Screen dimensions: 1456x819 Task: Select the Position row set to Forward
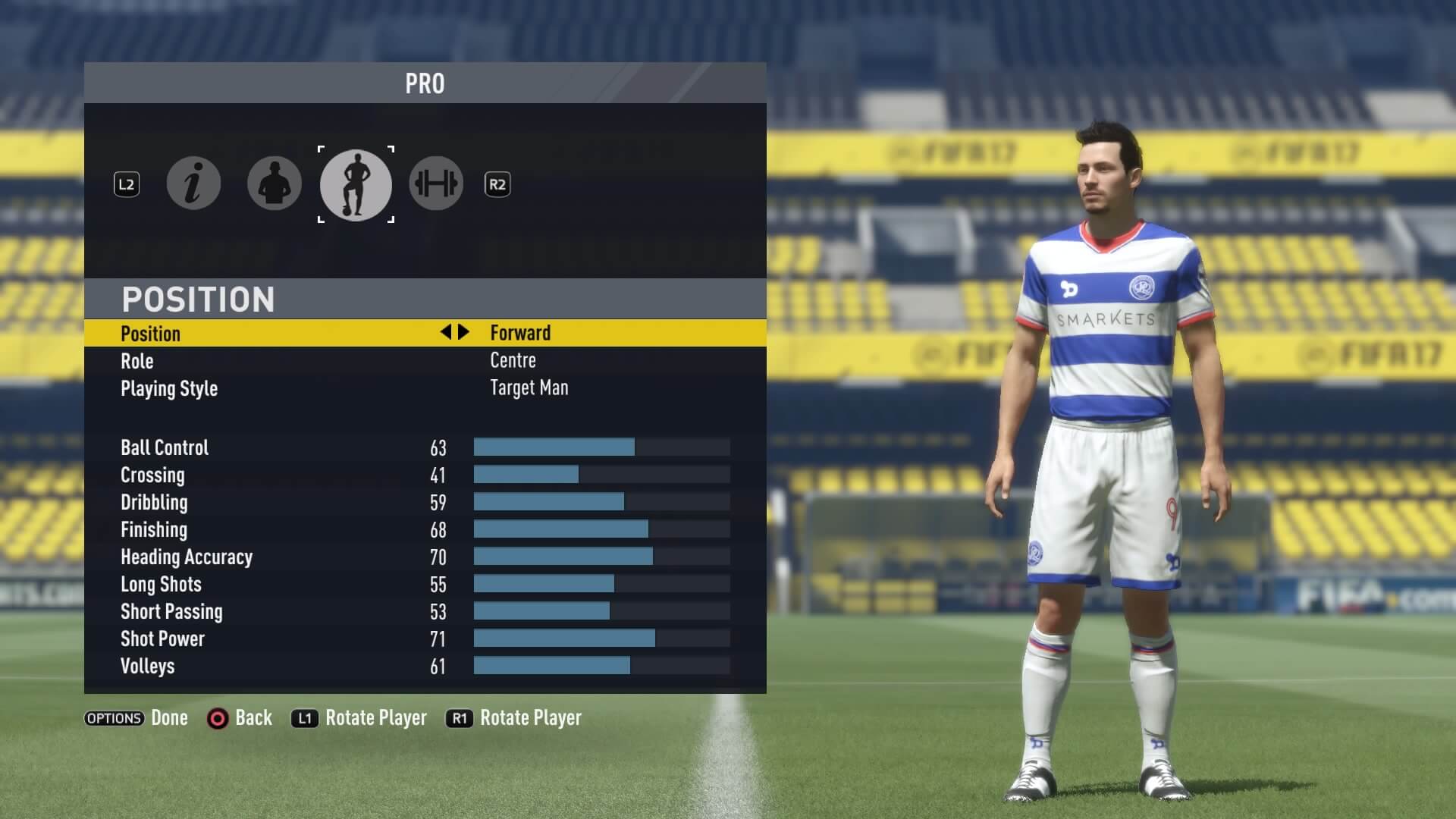tap(425, 333)
